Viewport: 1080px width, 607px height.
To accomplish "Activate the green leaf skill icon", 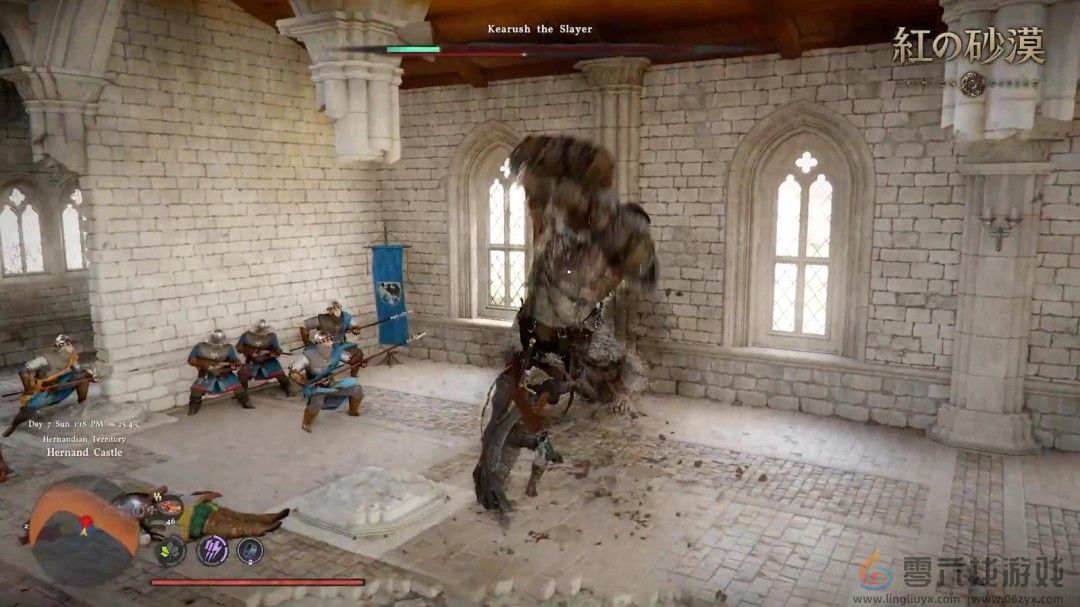I will 171,550.
